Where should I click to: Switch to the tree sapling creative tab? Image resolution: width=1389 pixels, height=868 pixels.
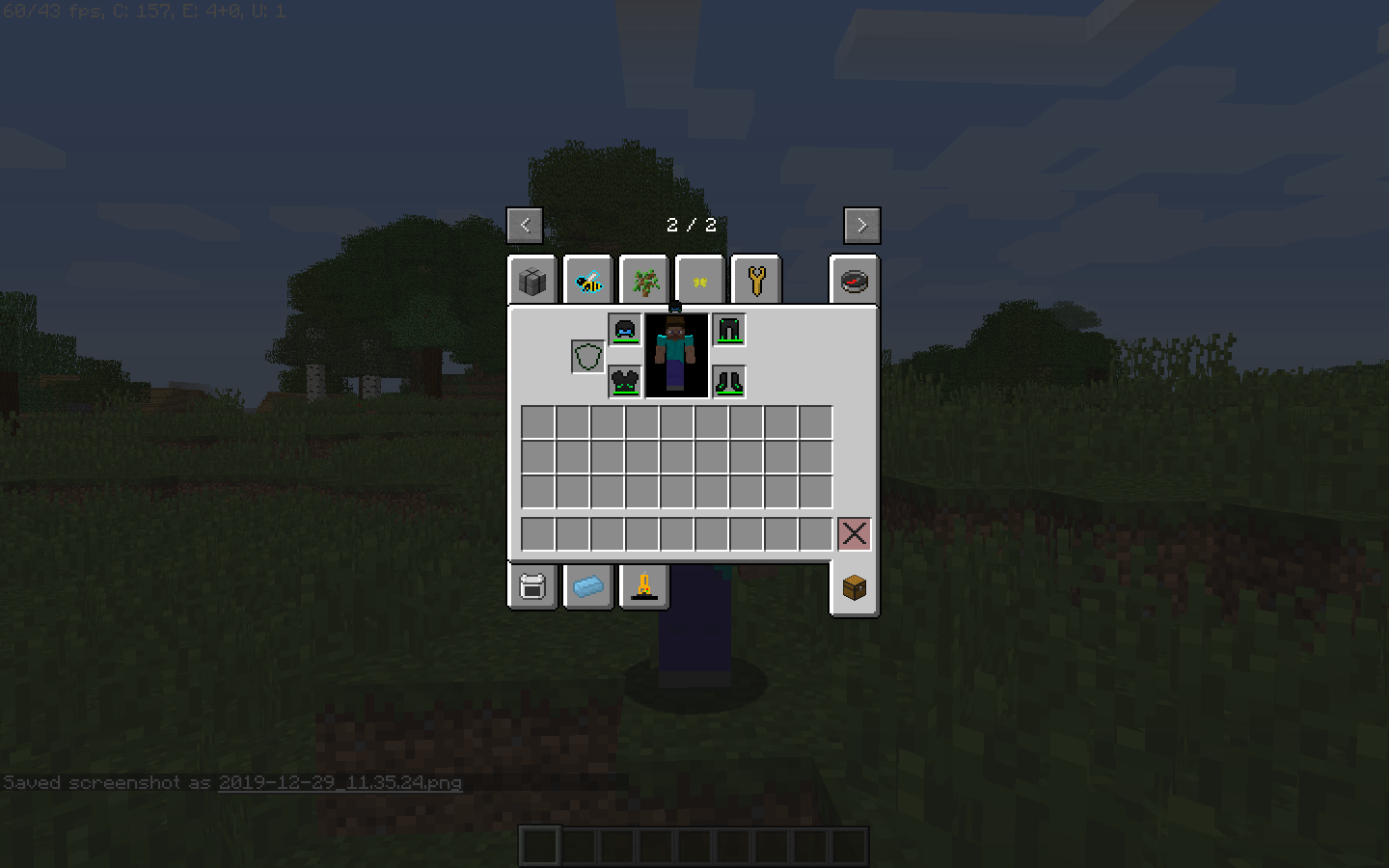[x=643, y=280]
